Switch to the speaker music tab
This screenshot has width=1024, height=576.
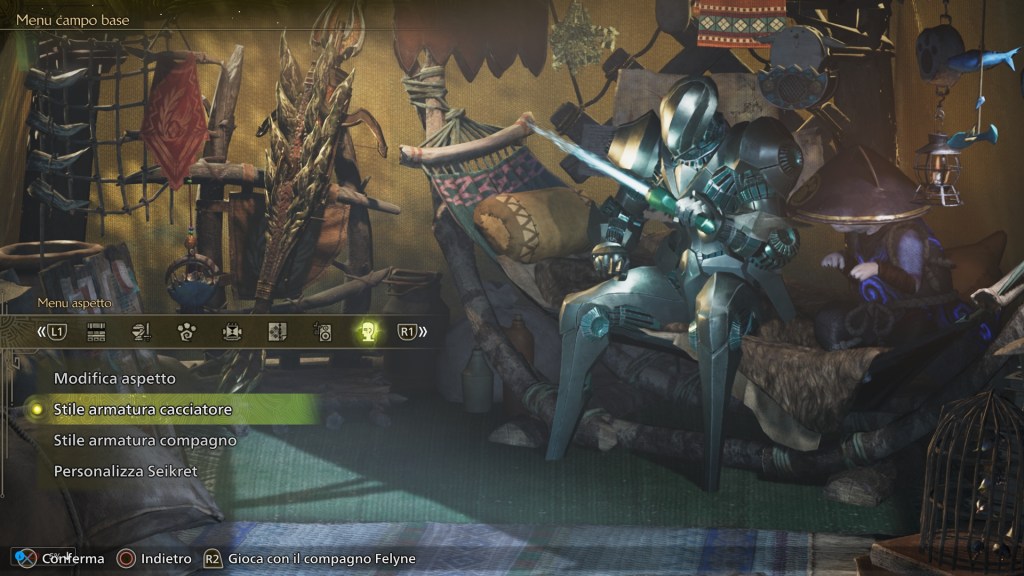[x=322, y=332]
